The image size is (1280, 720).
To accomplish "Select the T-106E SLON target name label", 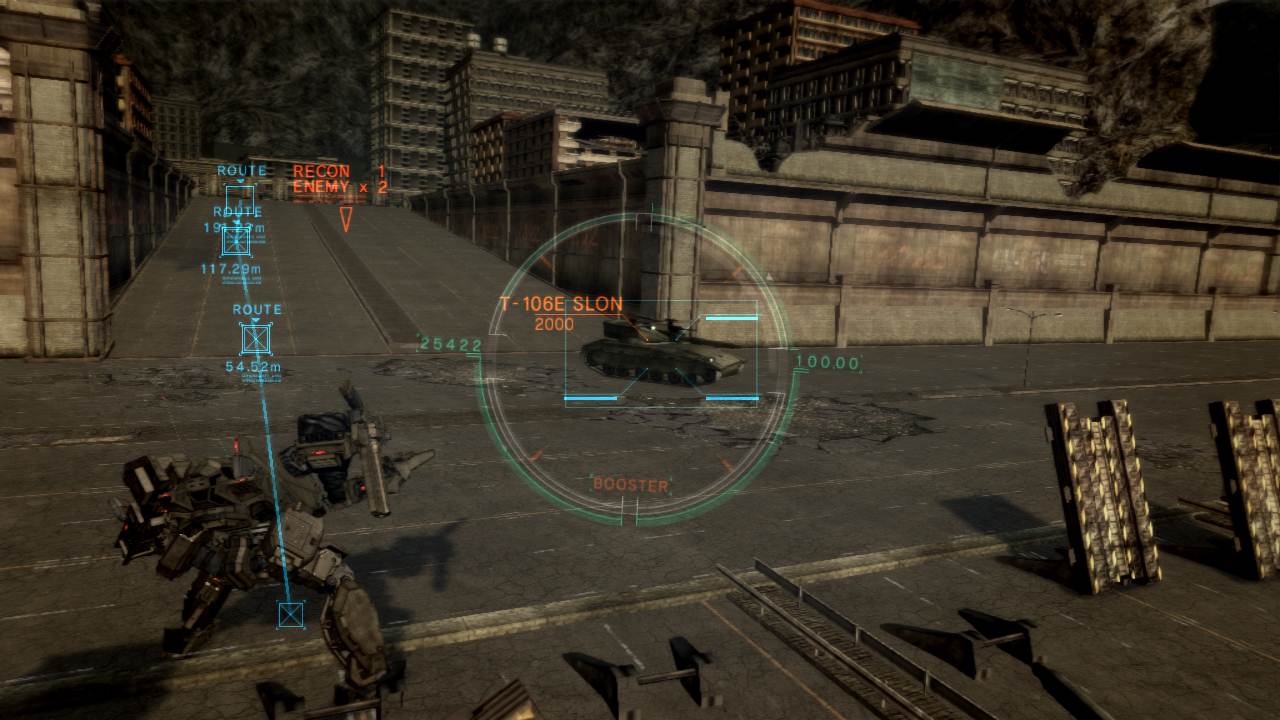I will pos(561,300).
